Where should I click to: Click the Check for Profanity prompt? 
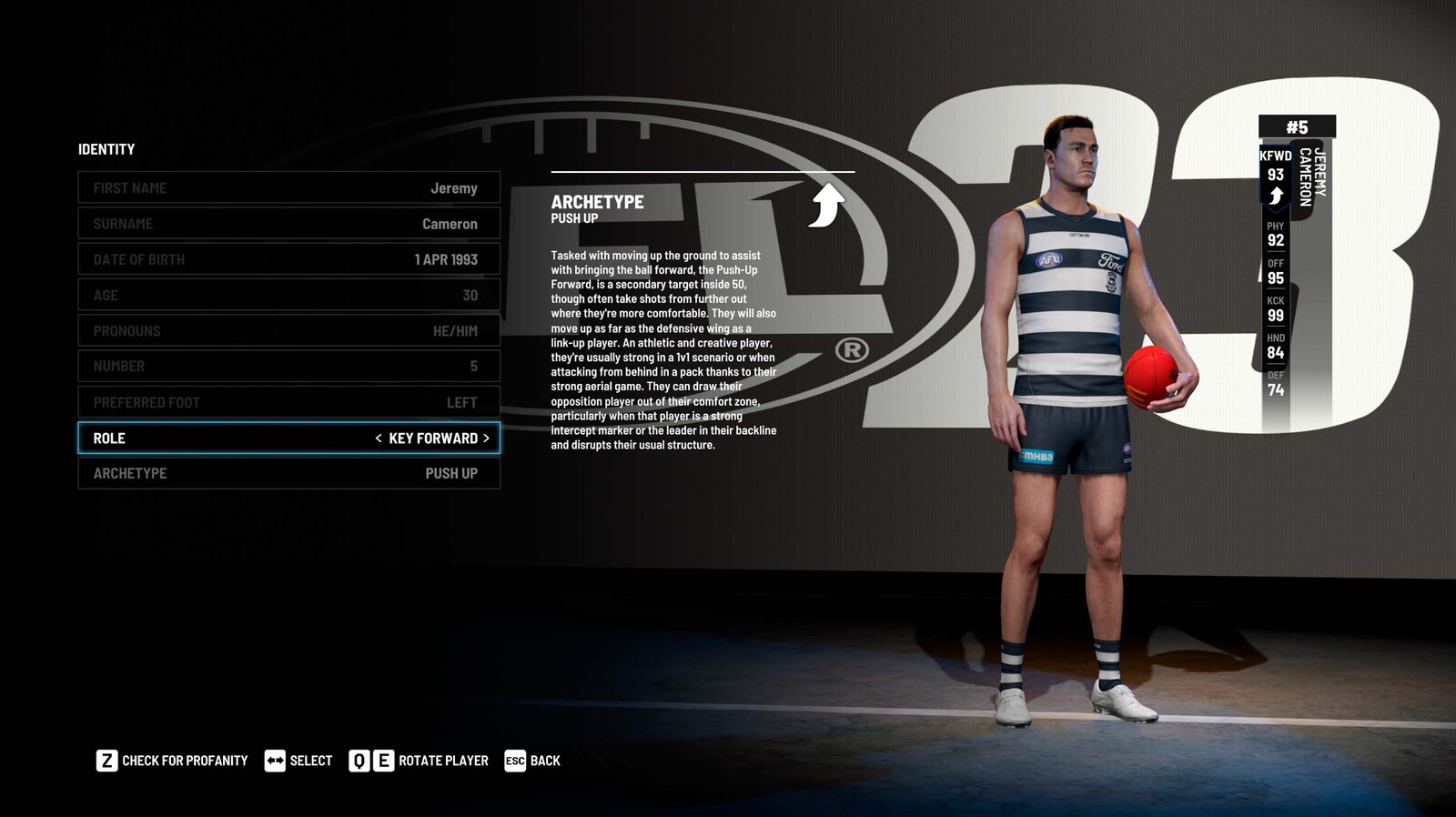point(172,761)
